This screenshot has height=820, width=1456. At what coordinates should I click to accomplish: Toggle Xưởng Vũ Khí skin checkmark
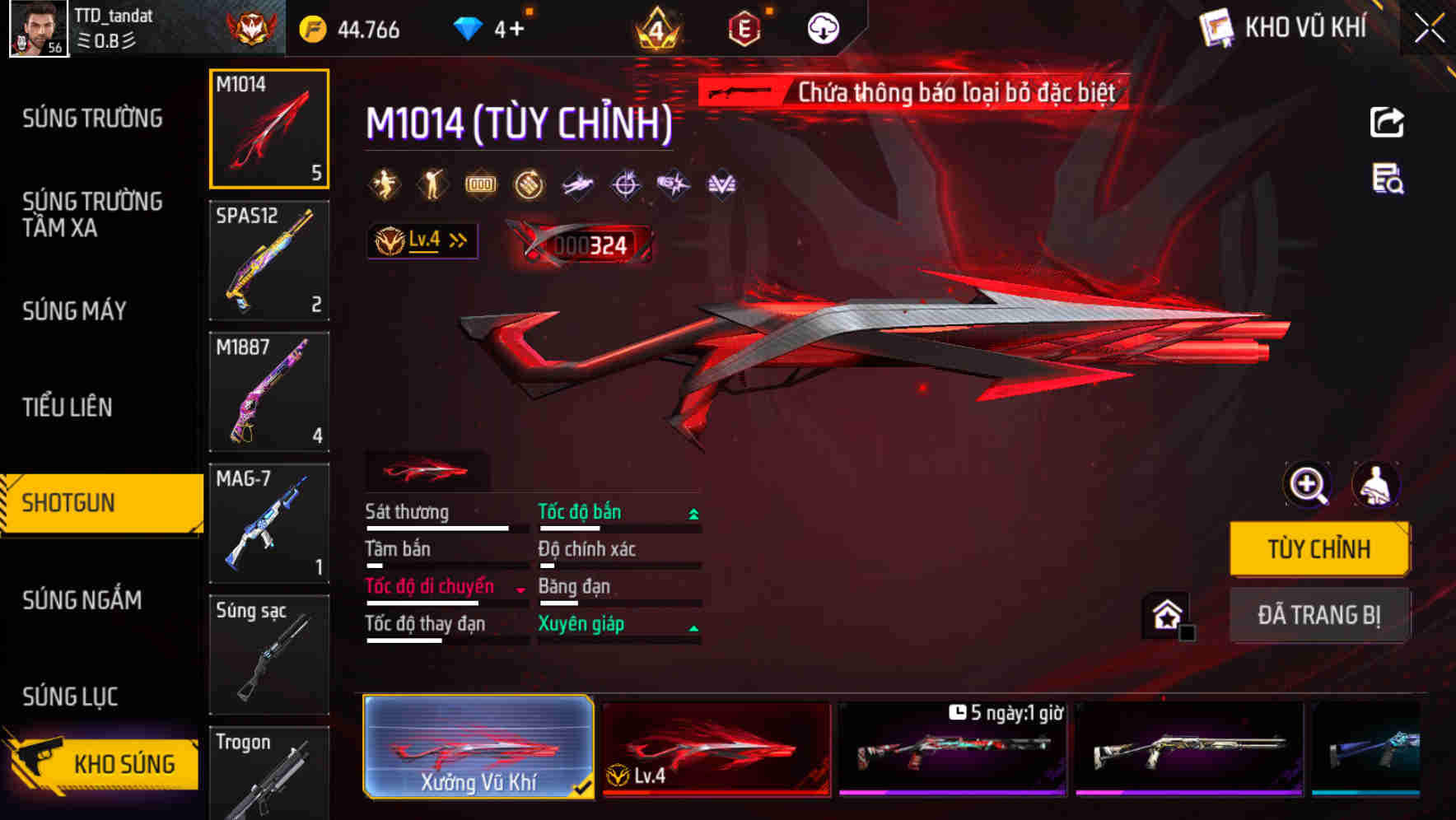[x=585, y=786]
